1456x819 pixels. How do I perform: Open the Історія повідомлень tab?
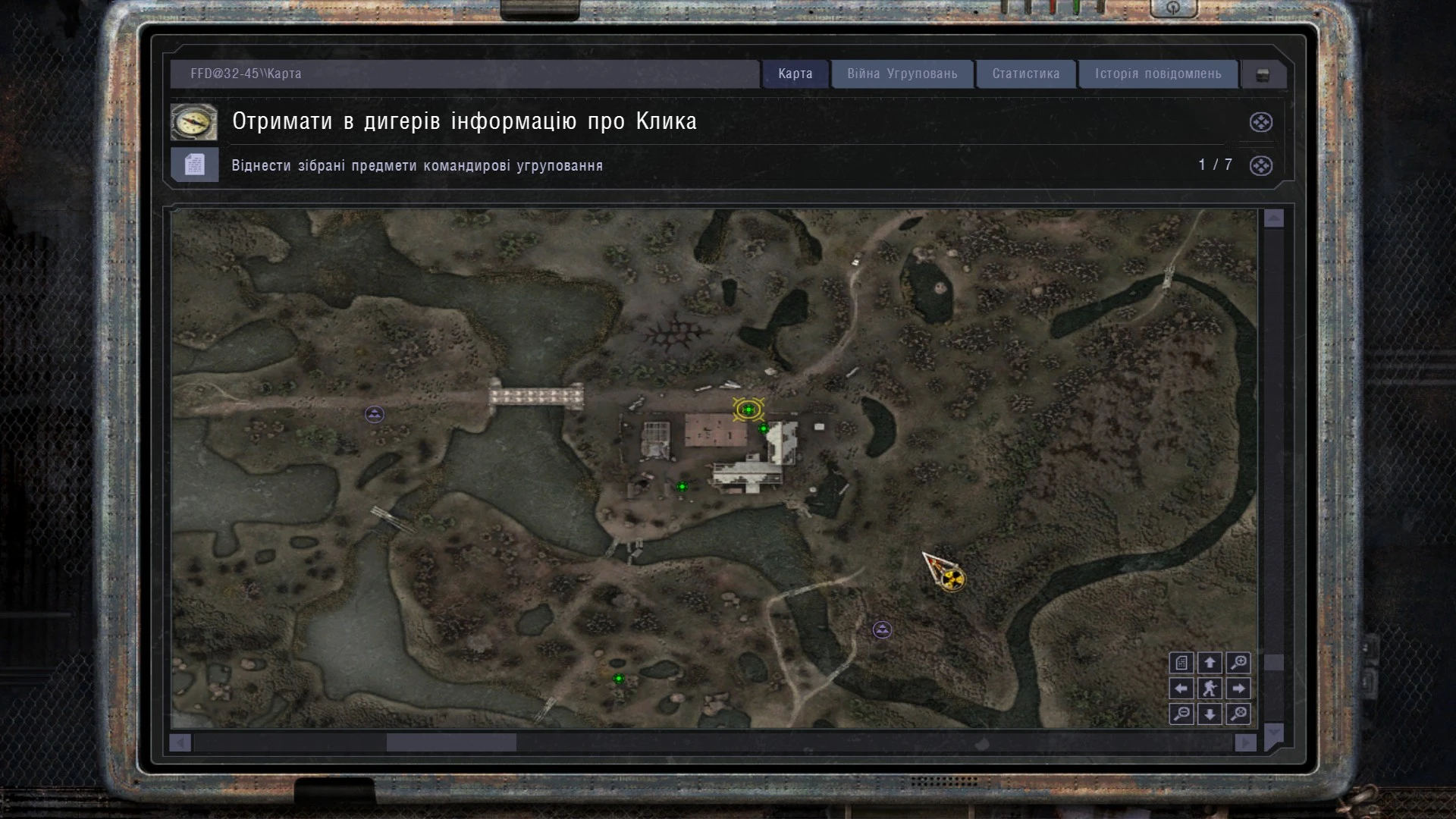point(1158,74)
